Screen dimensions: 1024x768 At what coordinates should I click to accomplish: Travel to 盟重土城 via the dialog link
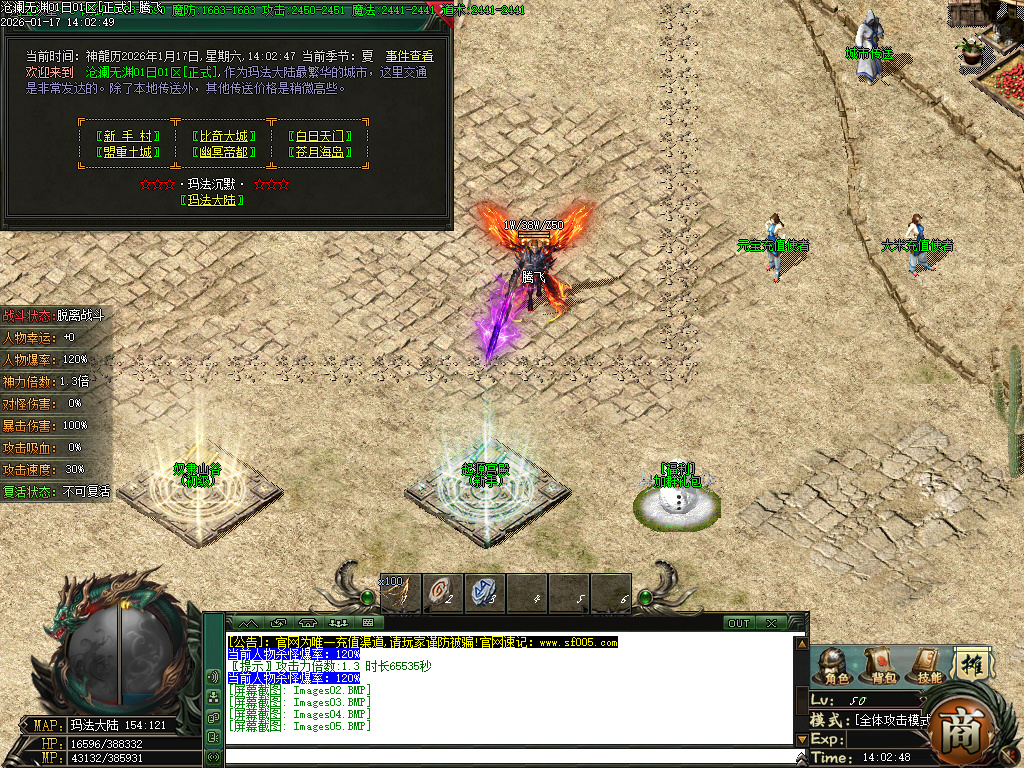126,152
